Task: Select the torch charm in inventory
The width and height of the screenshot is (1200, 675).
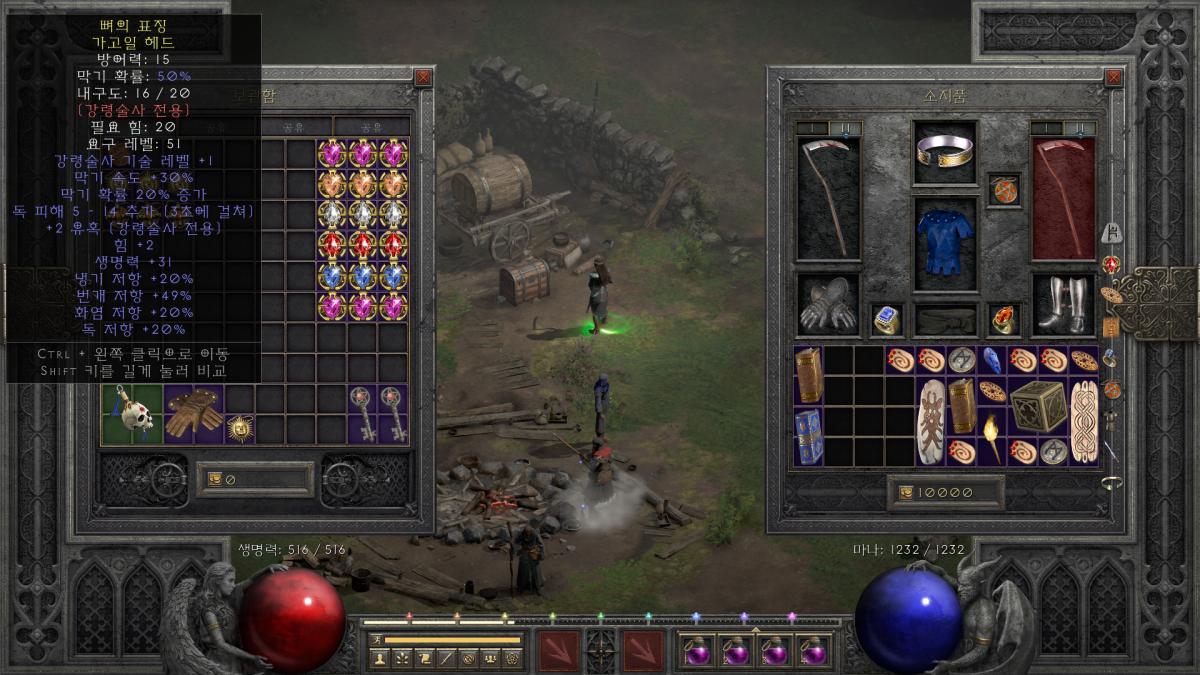Action: (x=993, y=436)
